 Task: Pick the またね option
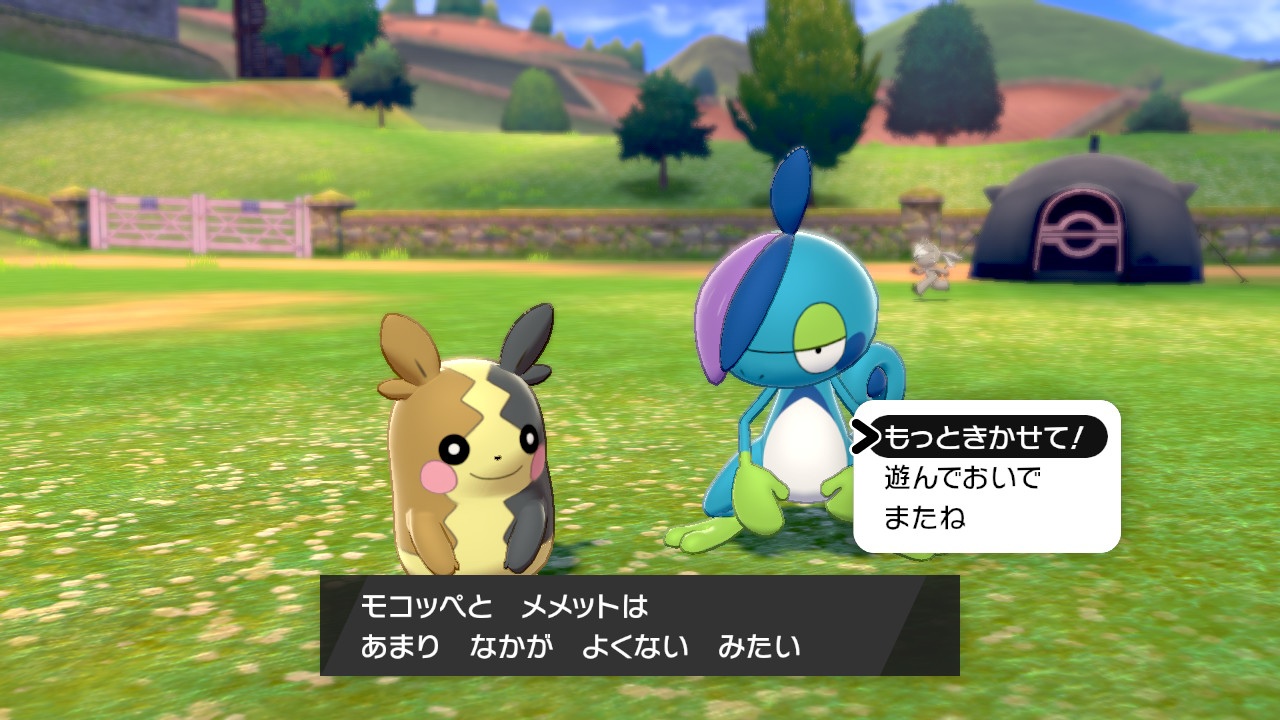coord(925,518)
